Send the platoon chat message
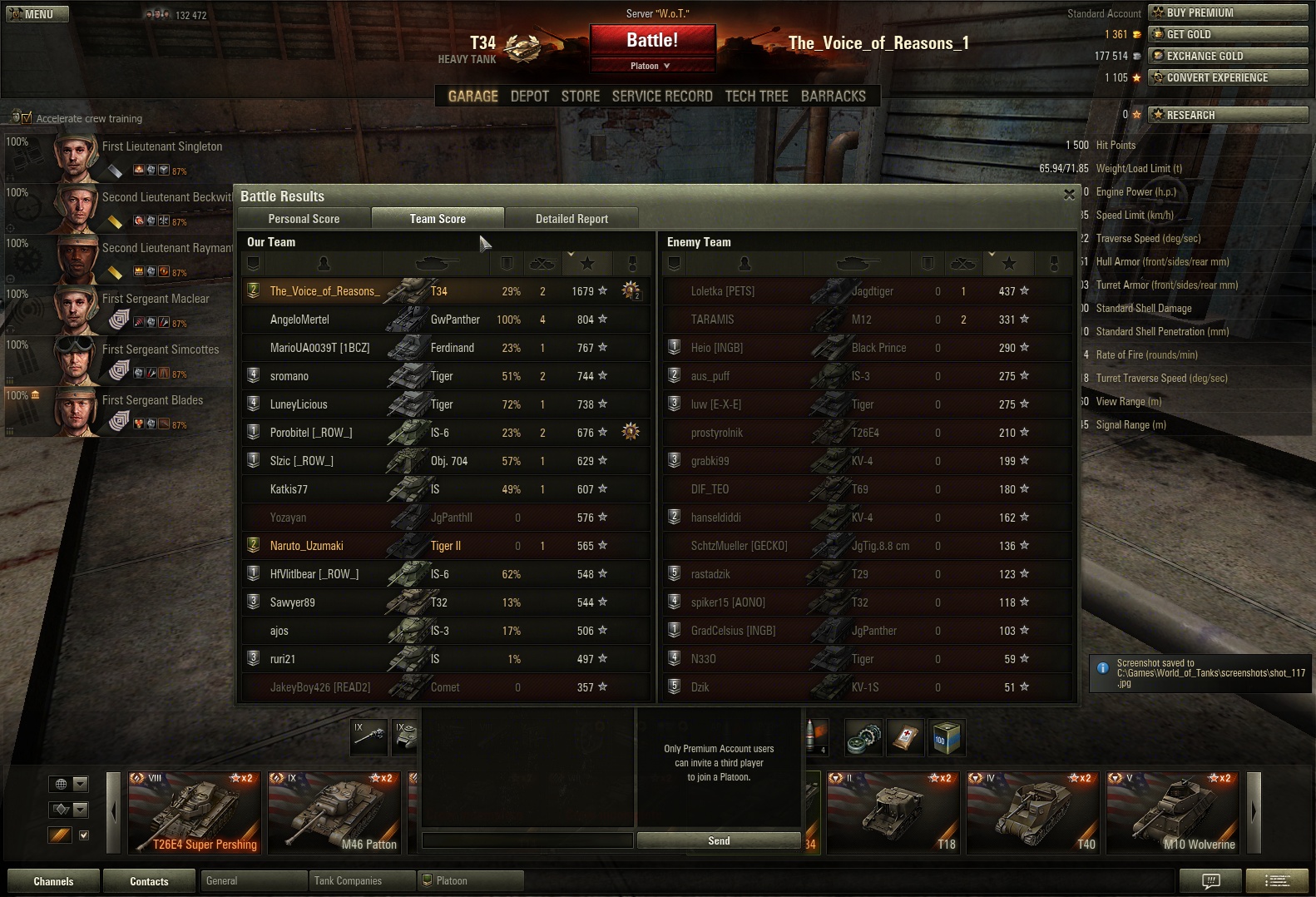 pos(719,841)
